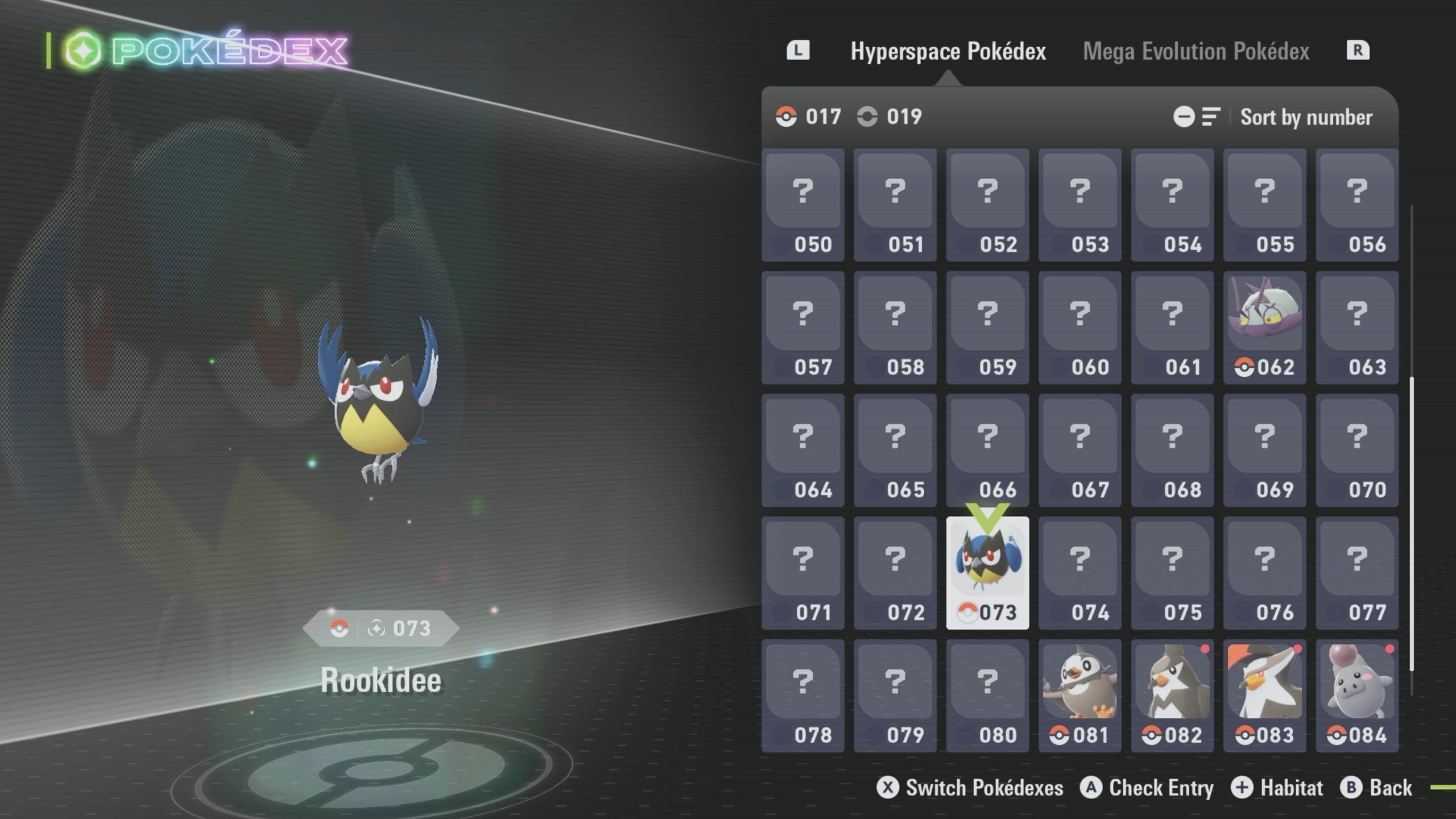Open Pokédex entry 062 with purple Pokémon
Screen dimensions: 1456x819
click(1264, 328)
